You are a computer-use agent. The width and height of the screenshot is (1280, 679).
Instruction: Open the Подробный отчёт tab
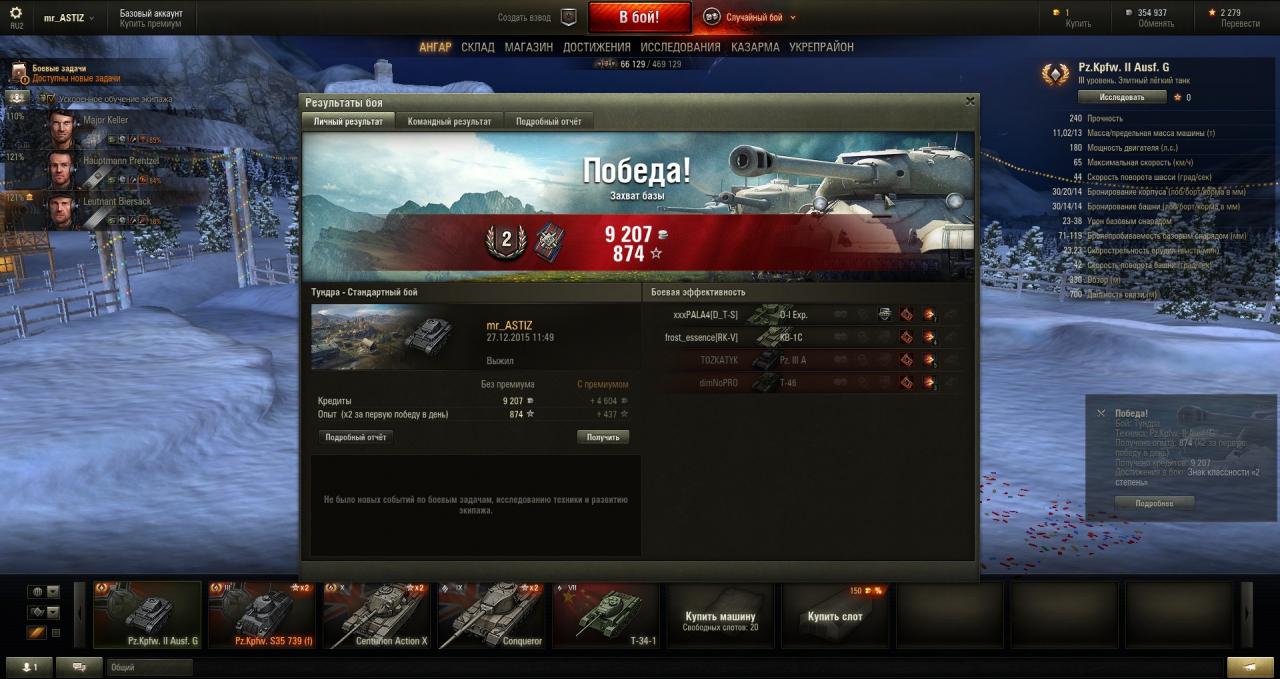(548, 121)
